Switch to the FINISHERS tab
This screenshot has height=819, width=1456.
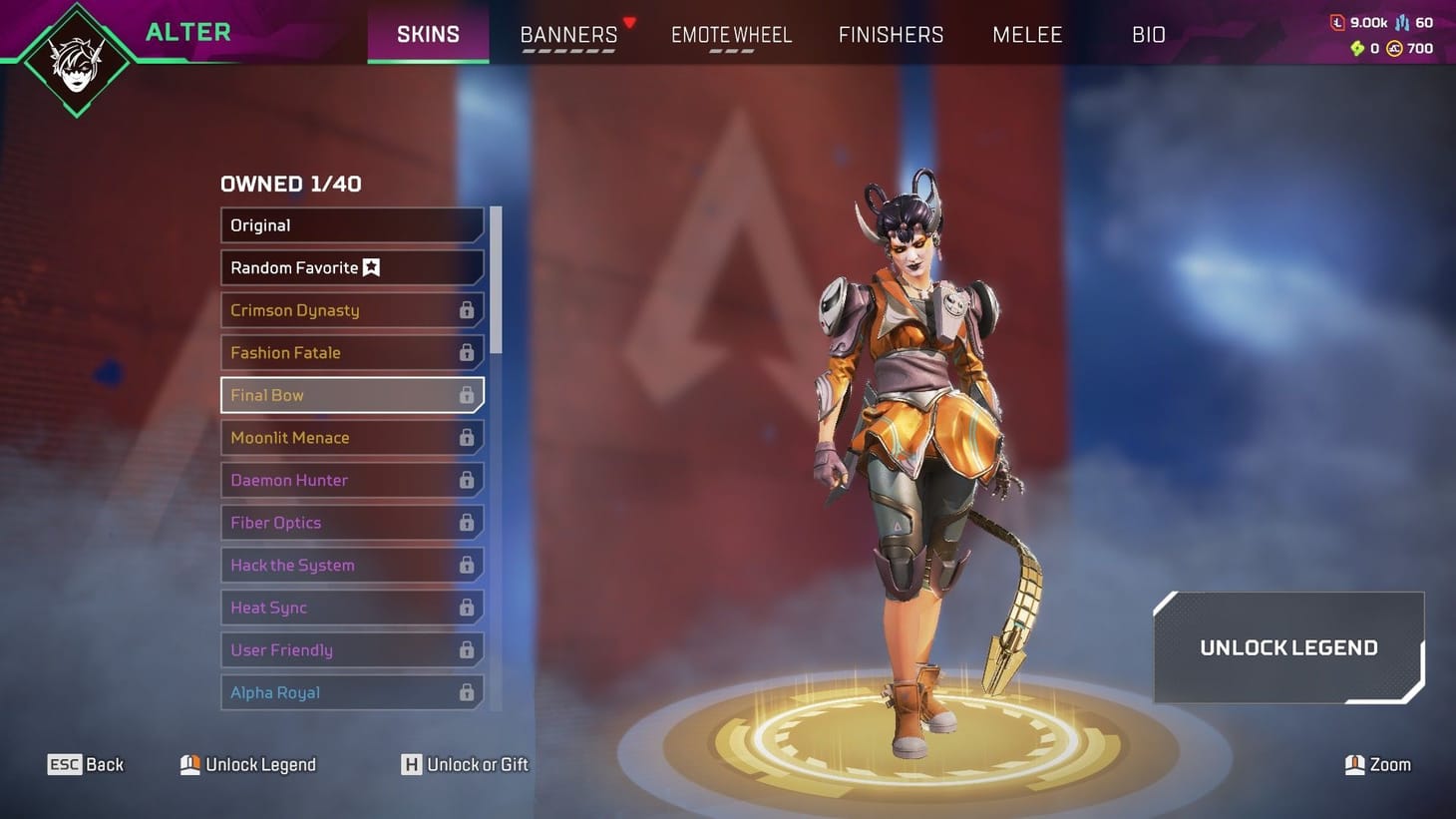[891, 34]
